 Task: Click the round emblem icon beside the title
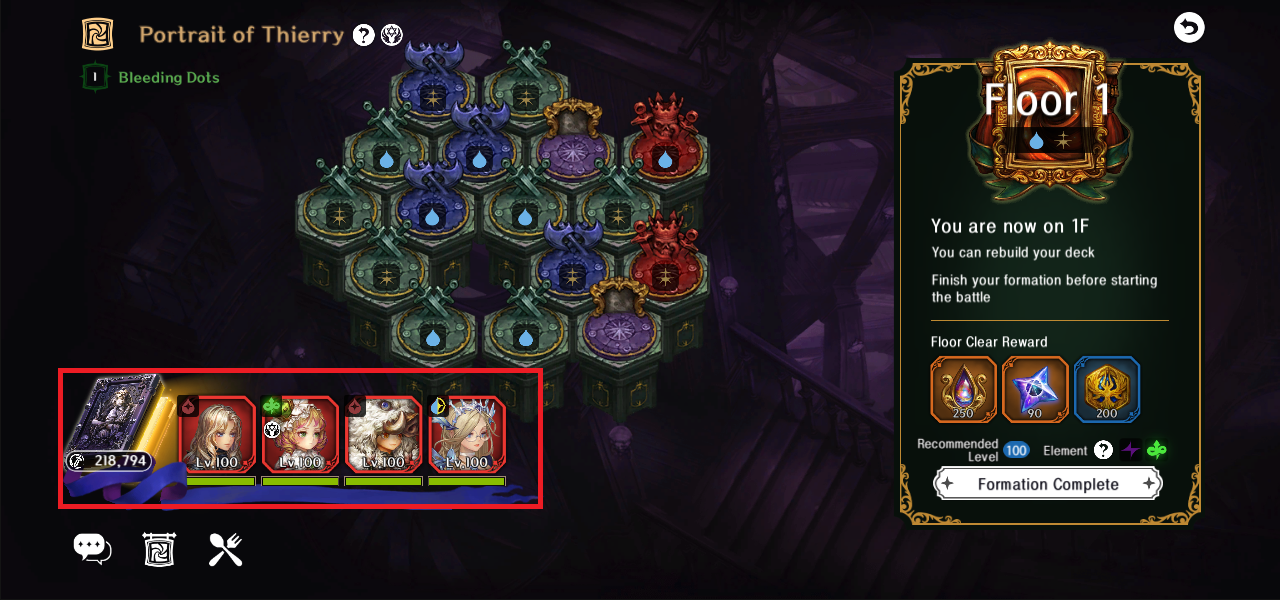(x=392, y=36)
